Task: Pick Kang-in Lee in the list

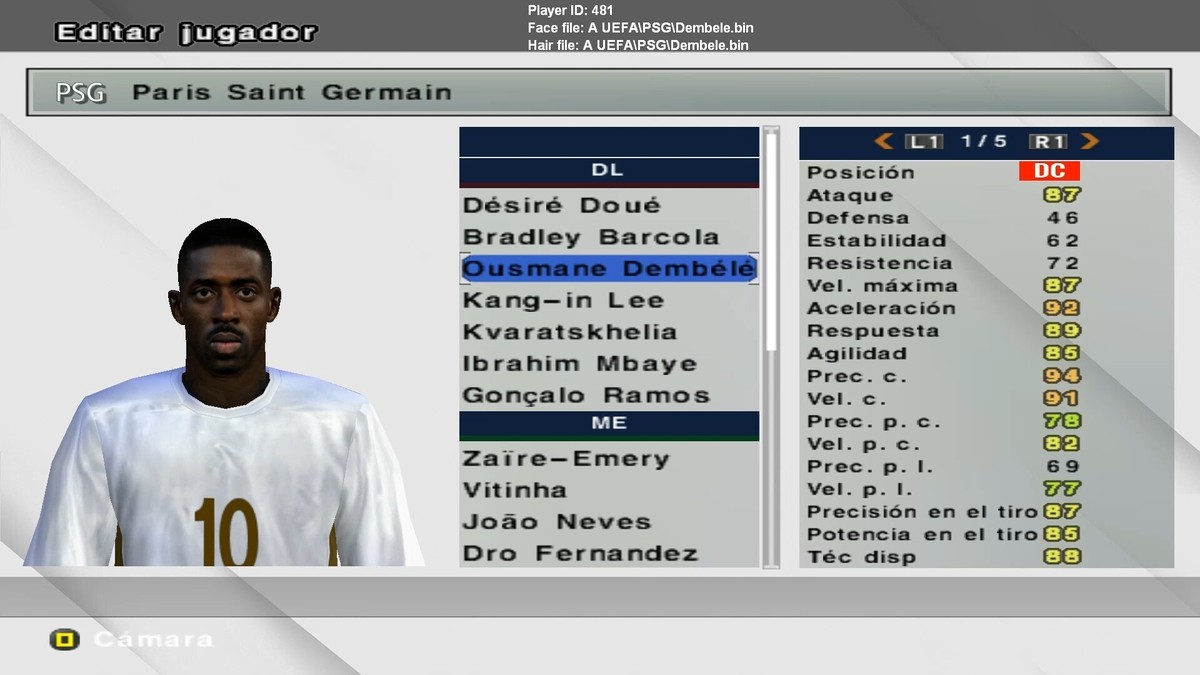Action: tap(563, 300)
